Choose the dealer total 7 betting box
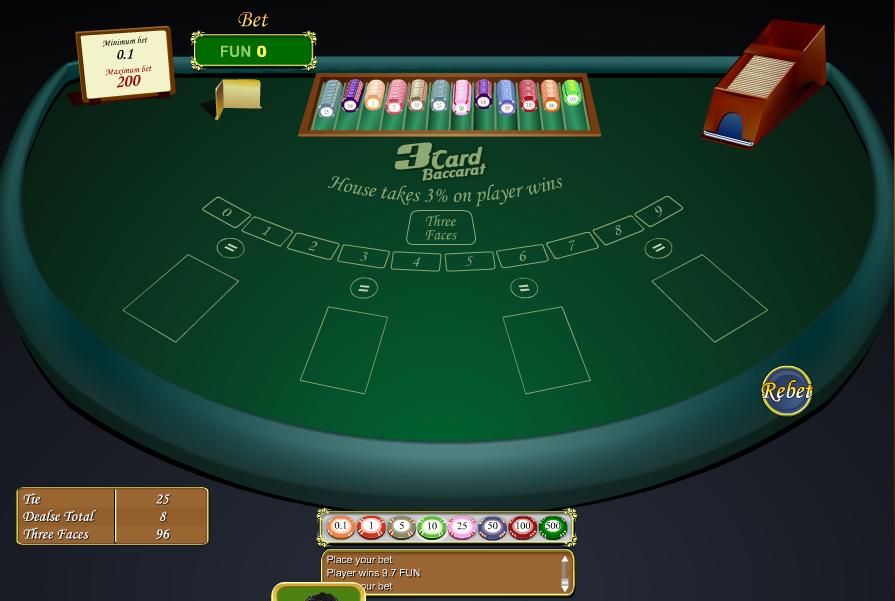 (x=572, y=246)
